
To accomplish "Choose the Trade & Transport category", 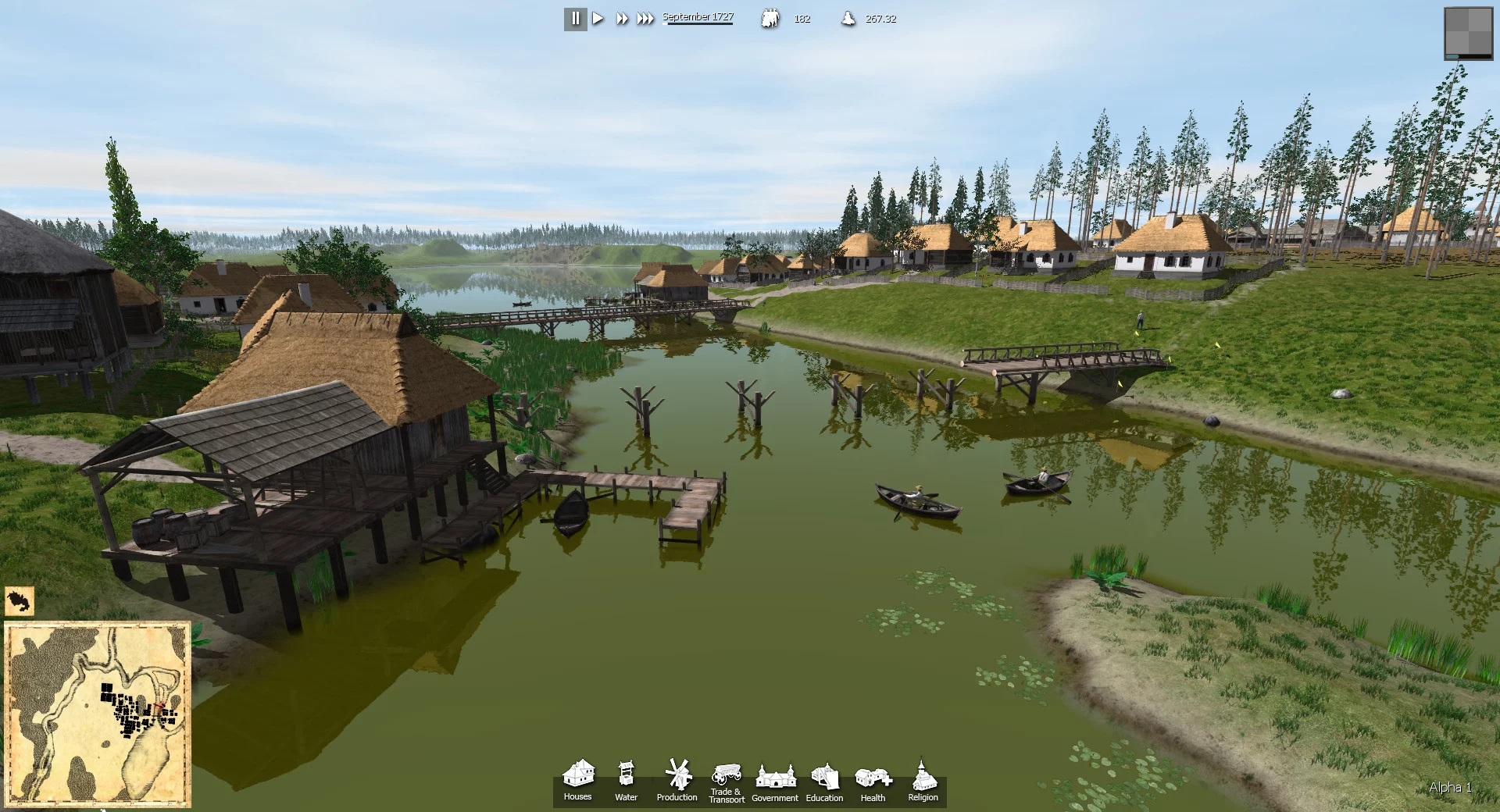I will [x=727, y=781].
